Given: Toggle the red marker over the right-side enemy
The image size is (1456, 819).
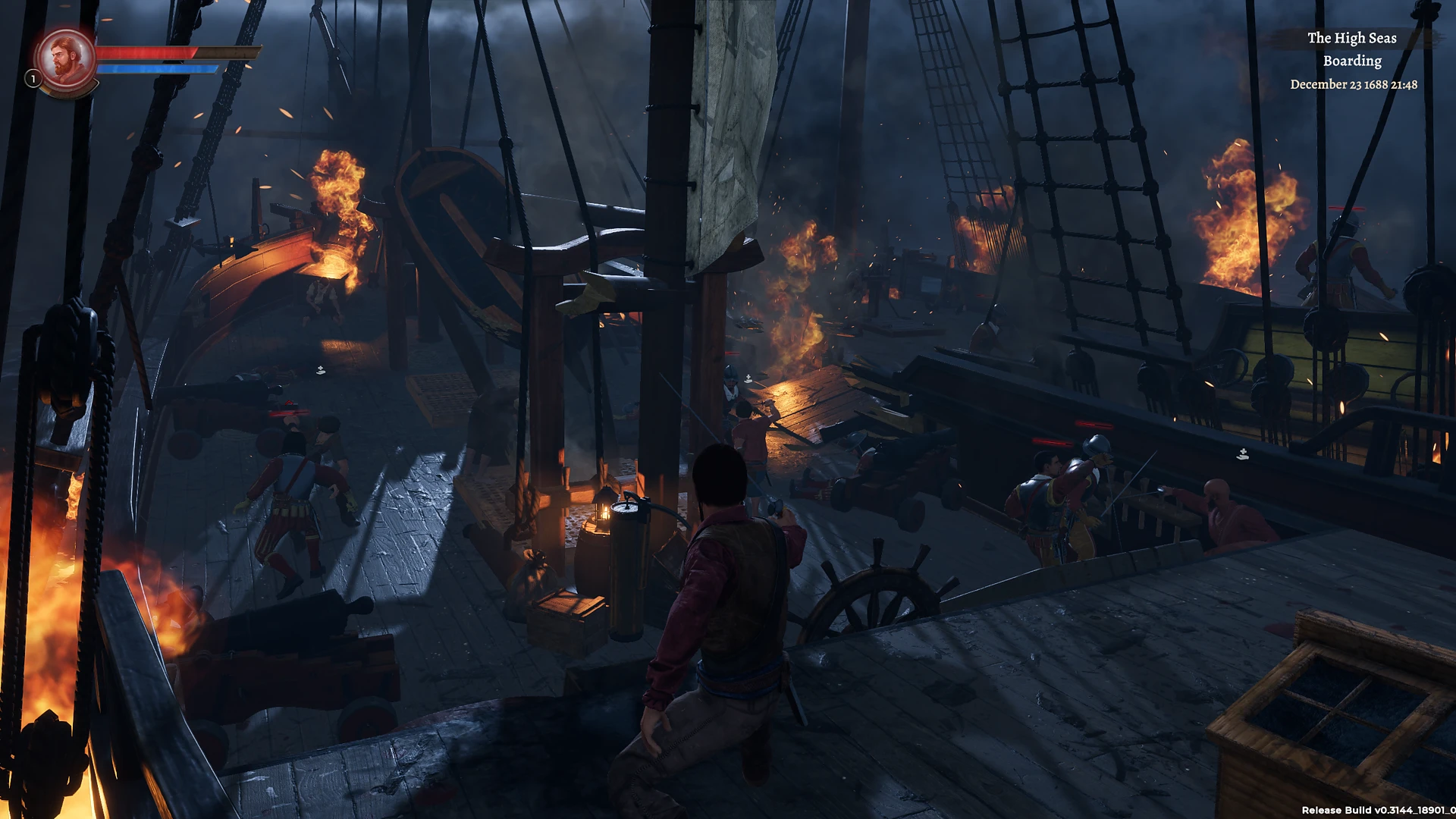Looking at the screenshot, I should point(1095,424).
